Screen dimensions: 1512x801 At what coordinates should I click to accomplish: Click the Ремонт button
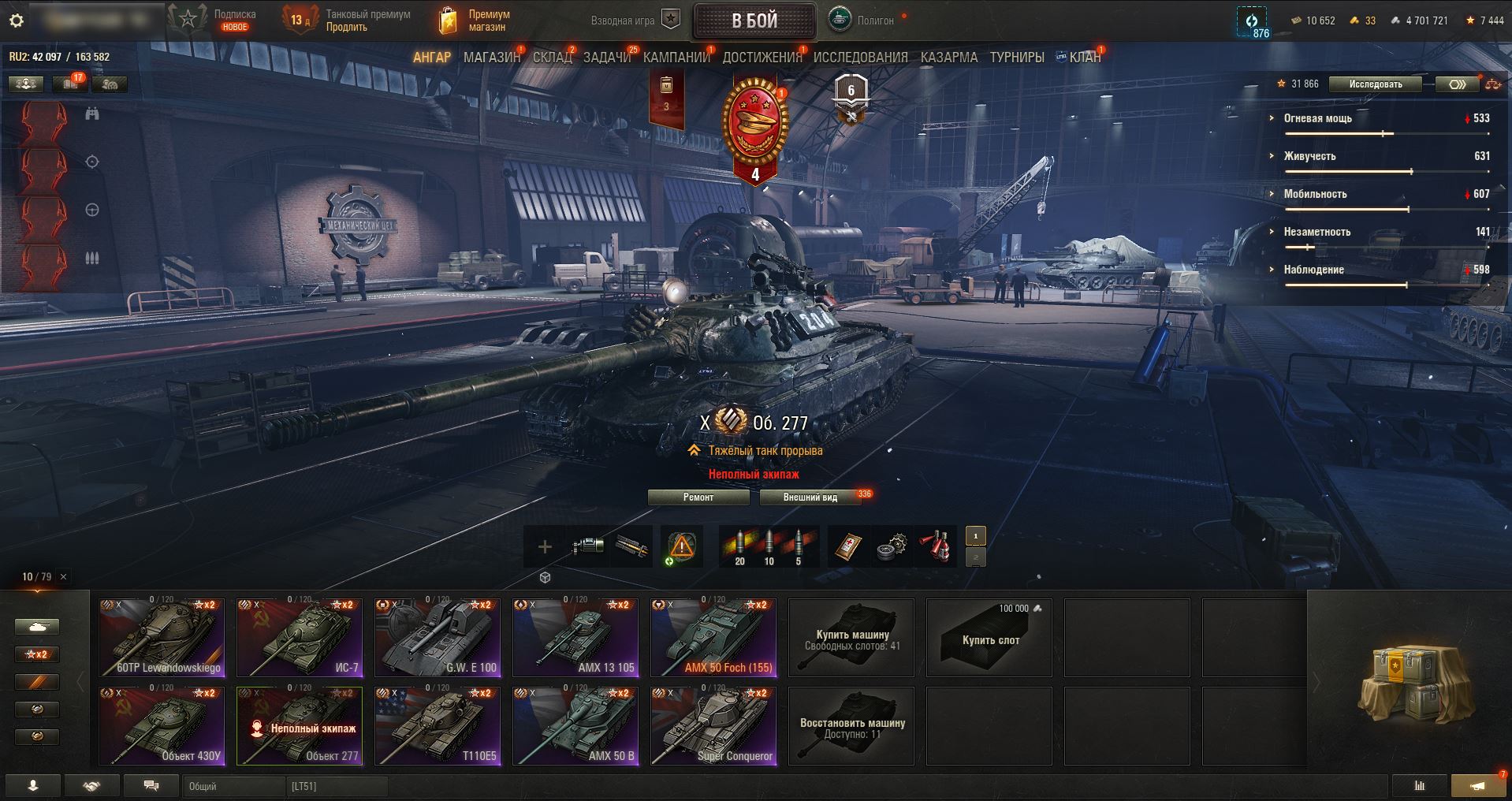pyautogui.click(x=698, y=497)
